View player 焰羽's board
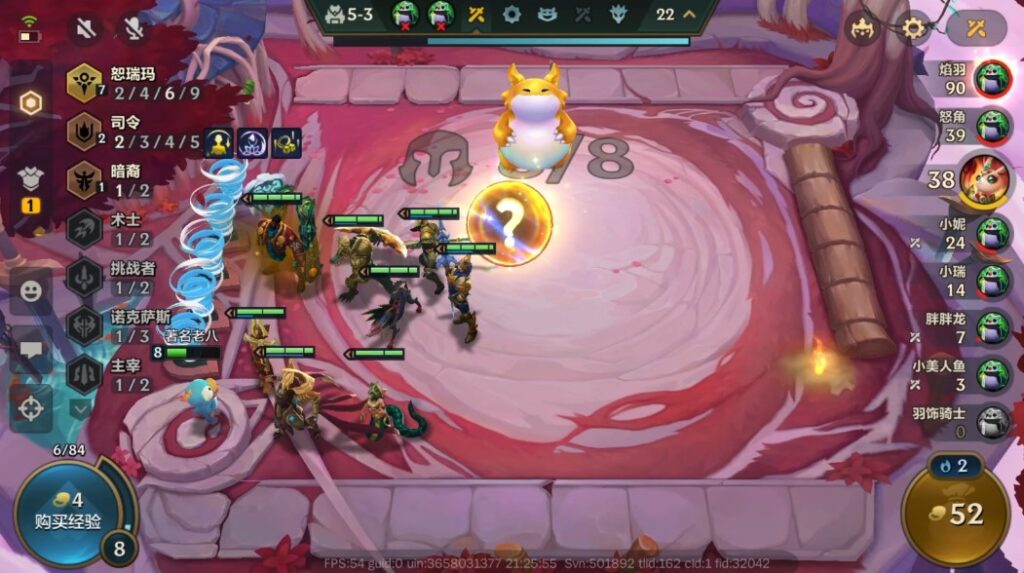 (992, 76)
